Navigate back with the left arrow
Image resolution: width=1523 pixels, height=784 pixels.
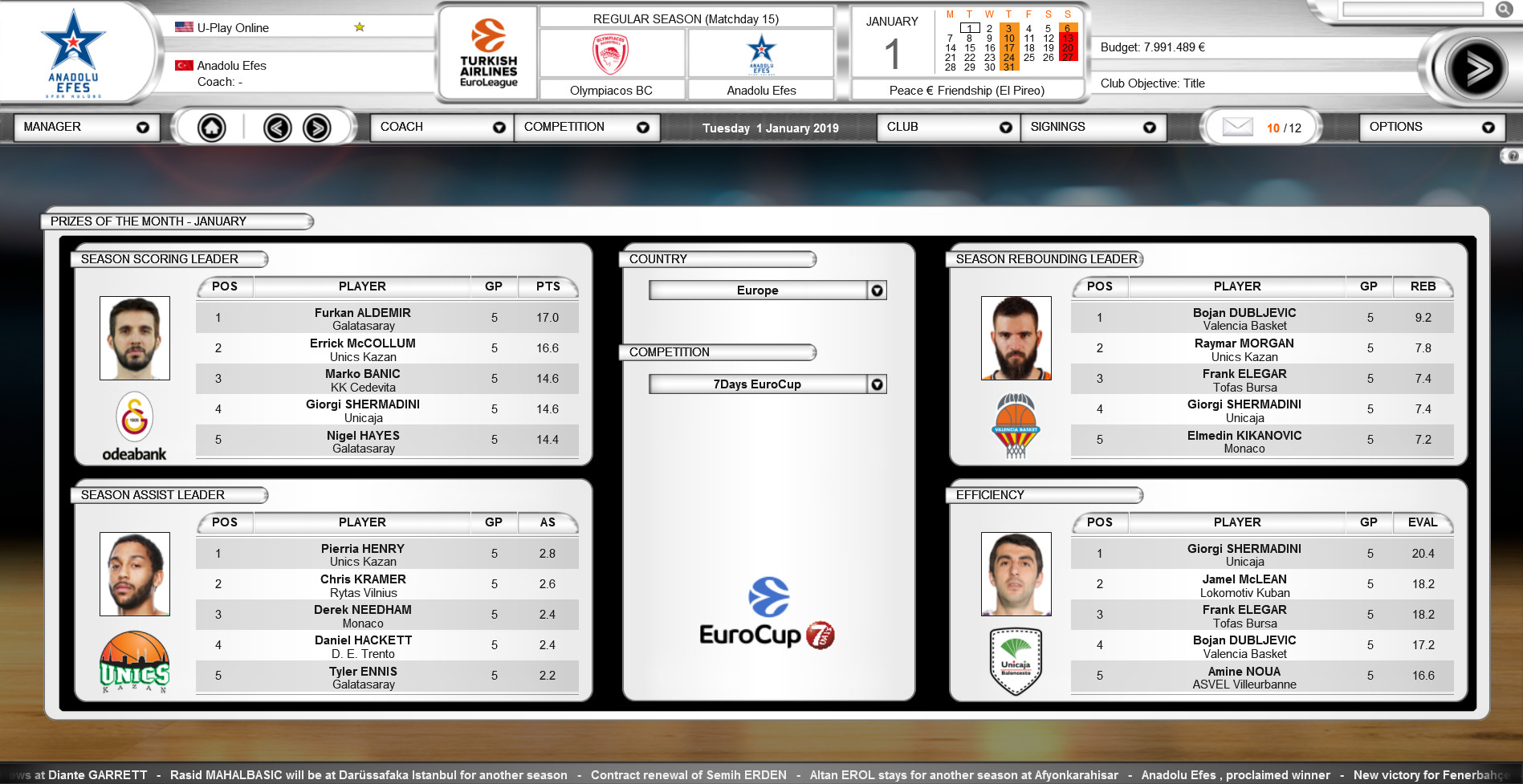point(279,127)
